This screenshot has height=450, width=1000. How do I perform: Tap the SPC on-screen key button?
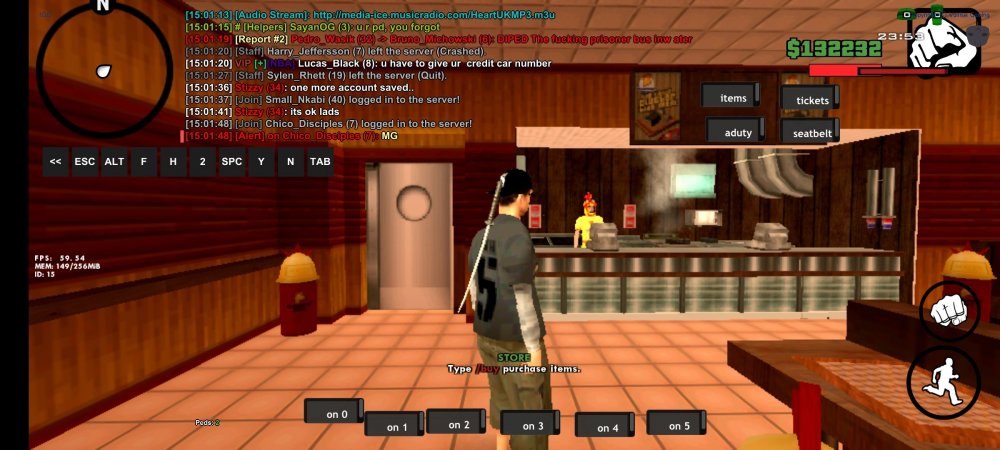point(232,161)
